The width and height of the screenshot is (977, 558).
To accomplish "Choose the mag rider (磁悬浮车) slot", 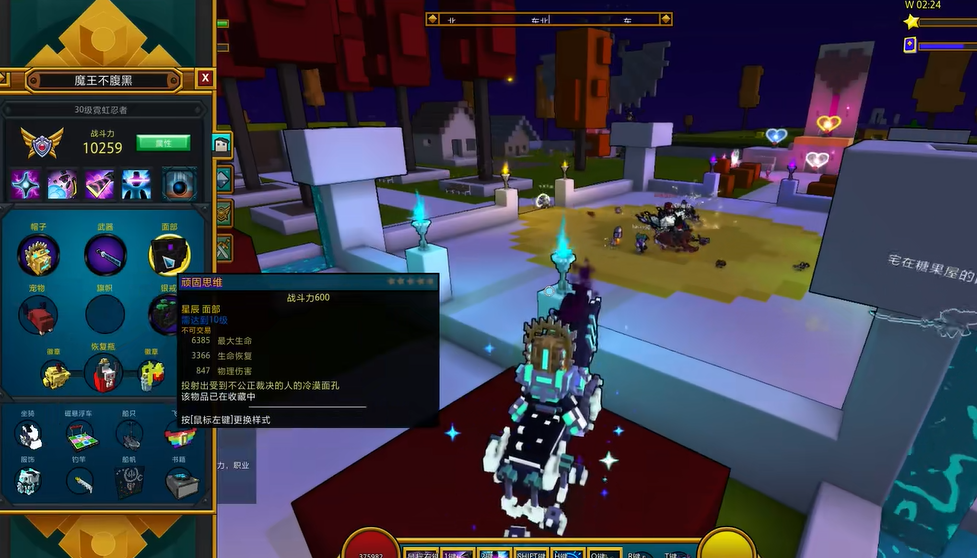I will [80, 435].
